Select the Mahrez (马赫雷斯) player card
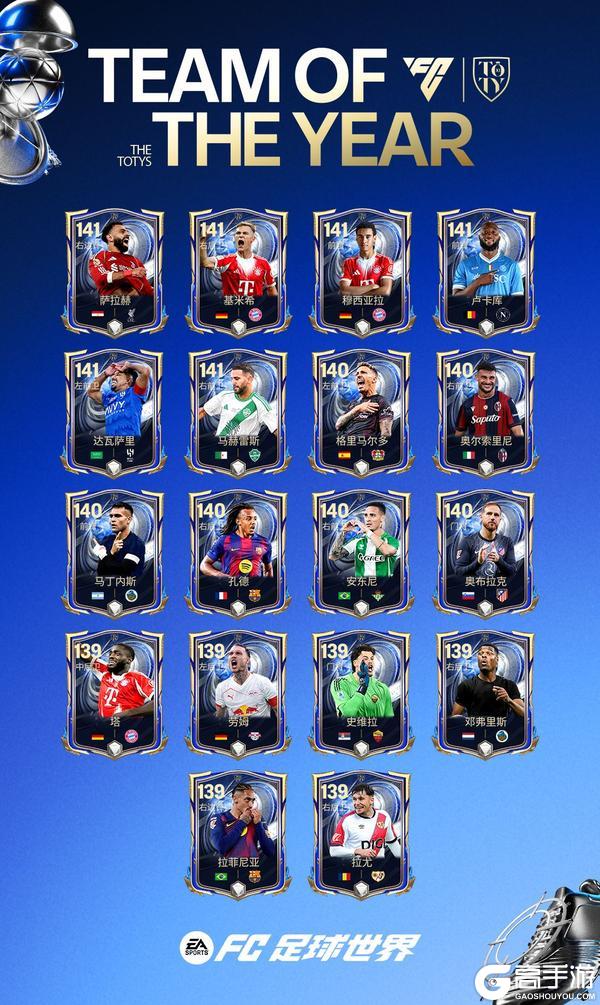The width and height of the screenshot is (600, 1005). pos(238,411)
